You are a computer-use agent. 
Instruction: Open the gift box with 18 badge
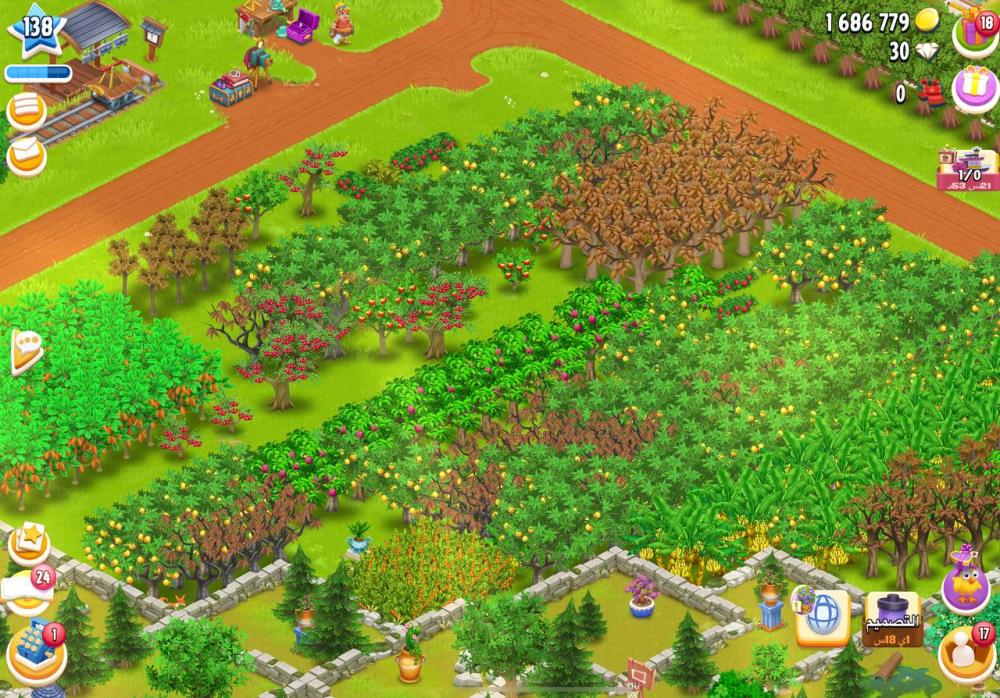(974, 31)
